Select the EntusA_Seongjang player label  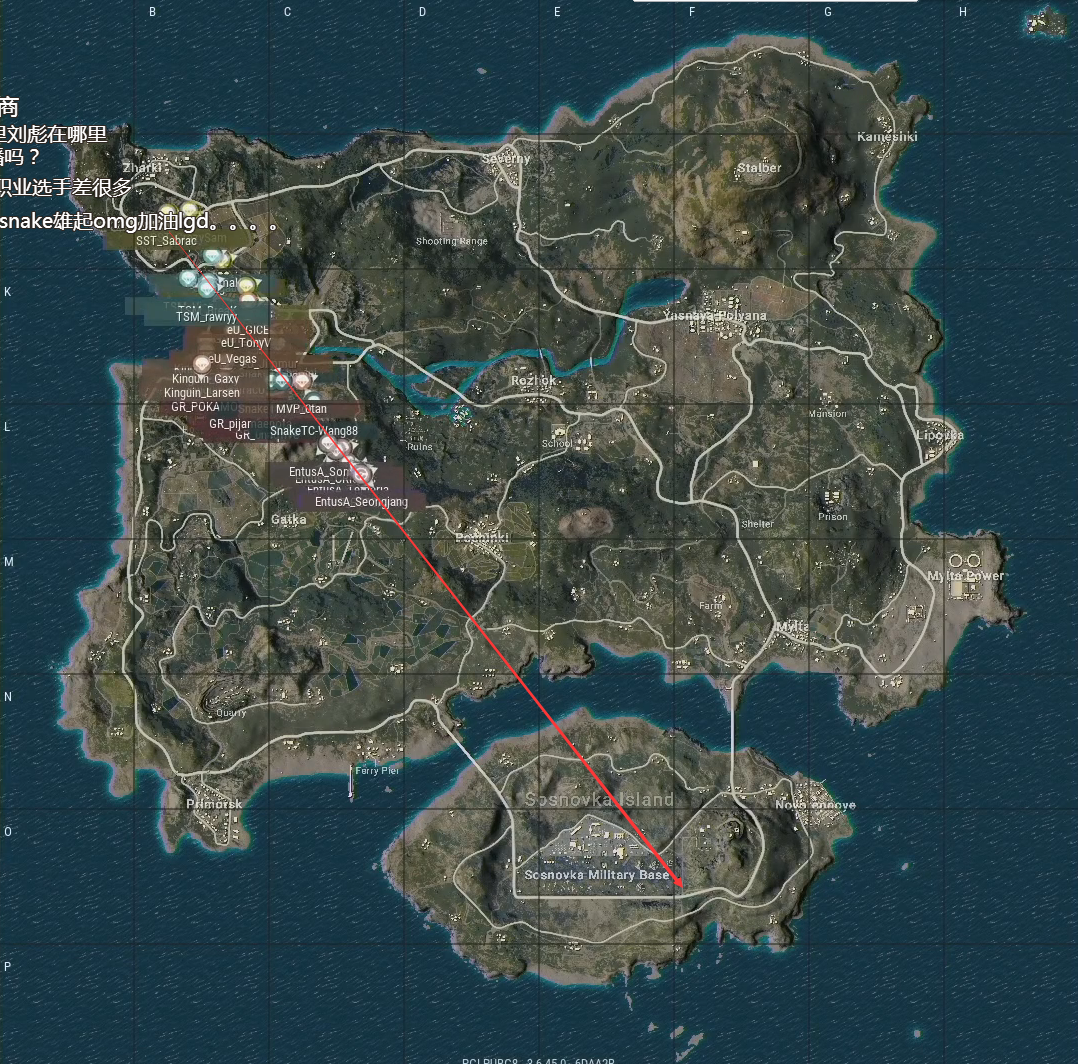tap(361, 501)
